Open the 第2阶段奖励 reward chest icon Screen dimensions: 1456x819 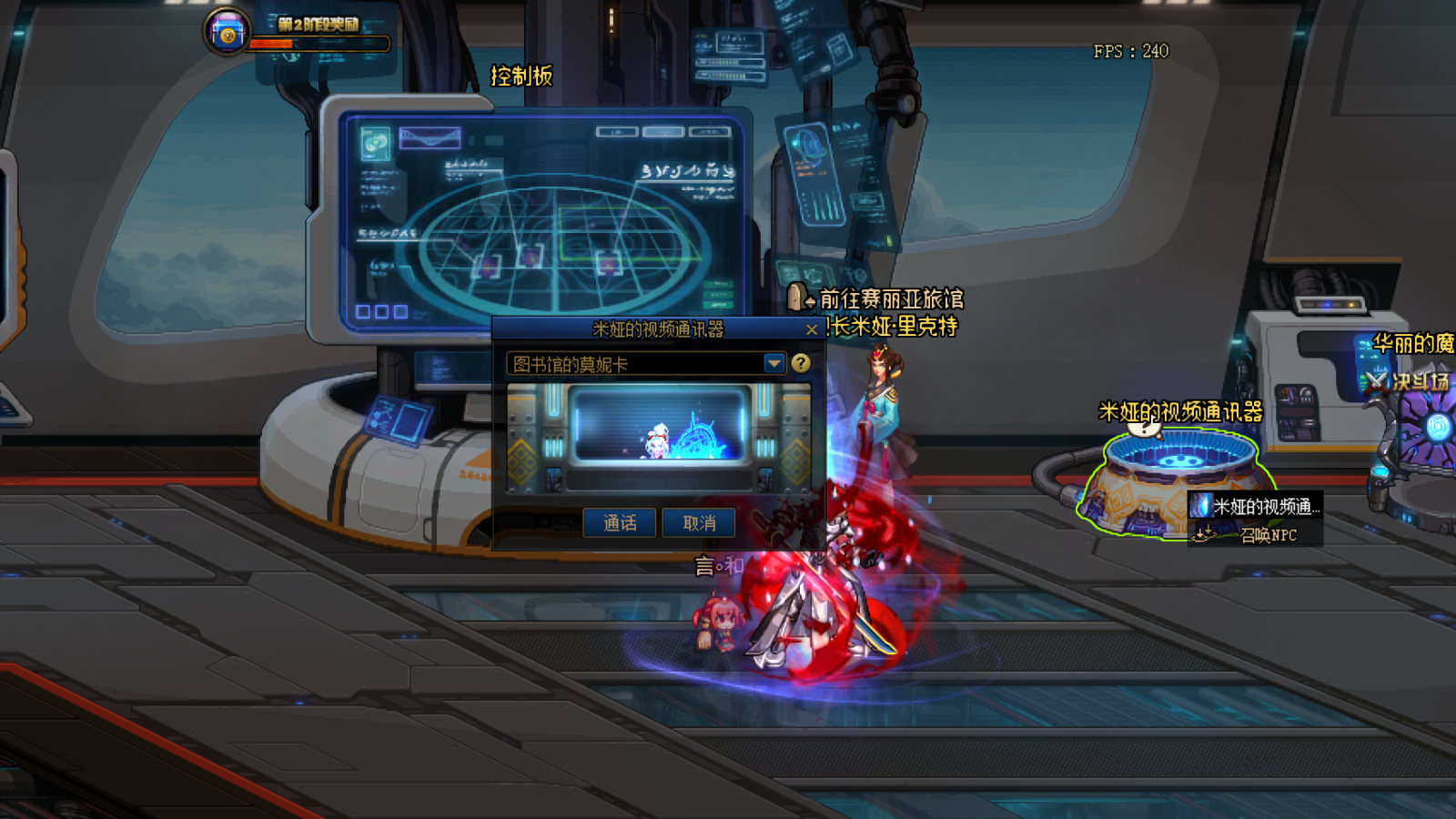(x=227, y=33)
